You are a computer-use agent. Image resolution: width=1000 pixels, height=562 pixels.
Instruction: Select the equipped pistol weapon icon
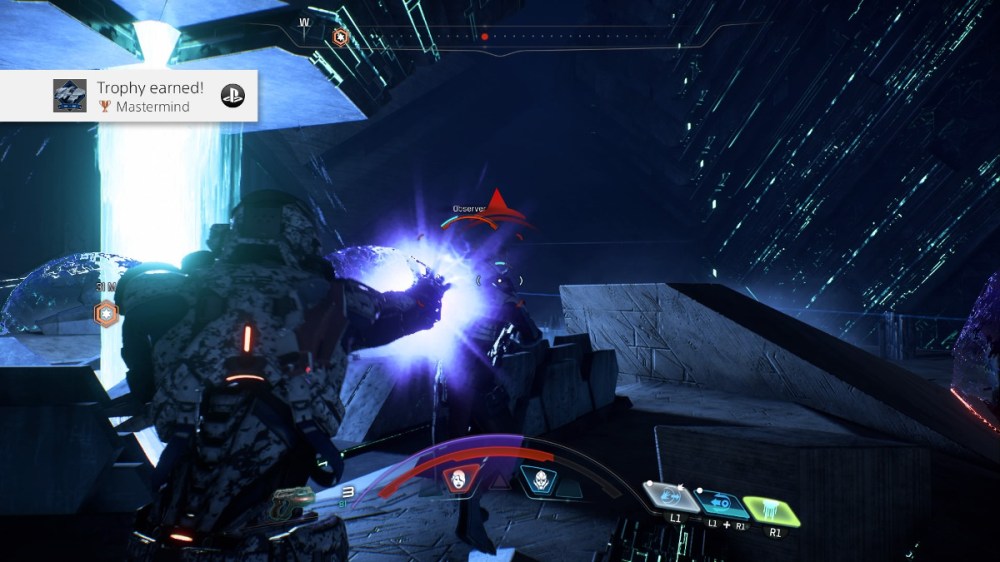294,497
